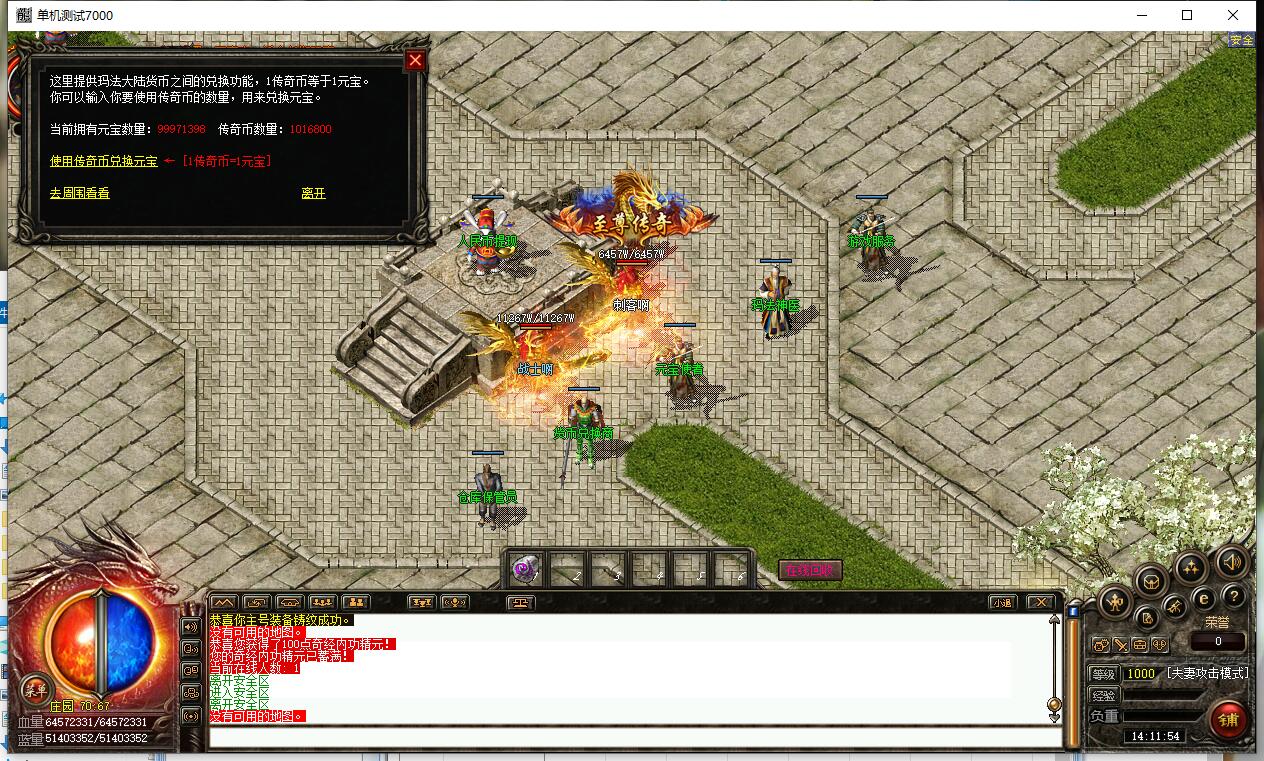Close the chat panel with its X button
This screenshot has height=761, width=1264.
1041,602
